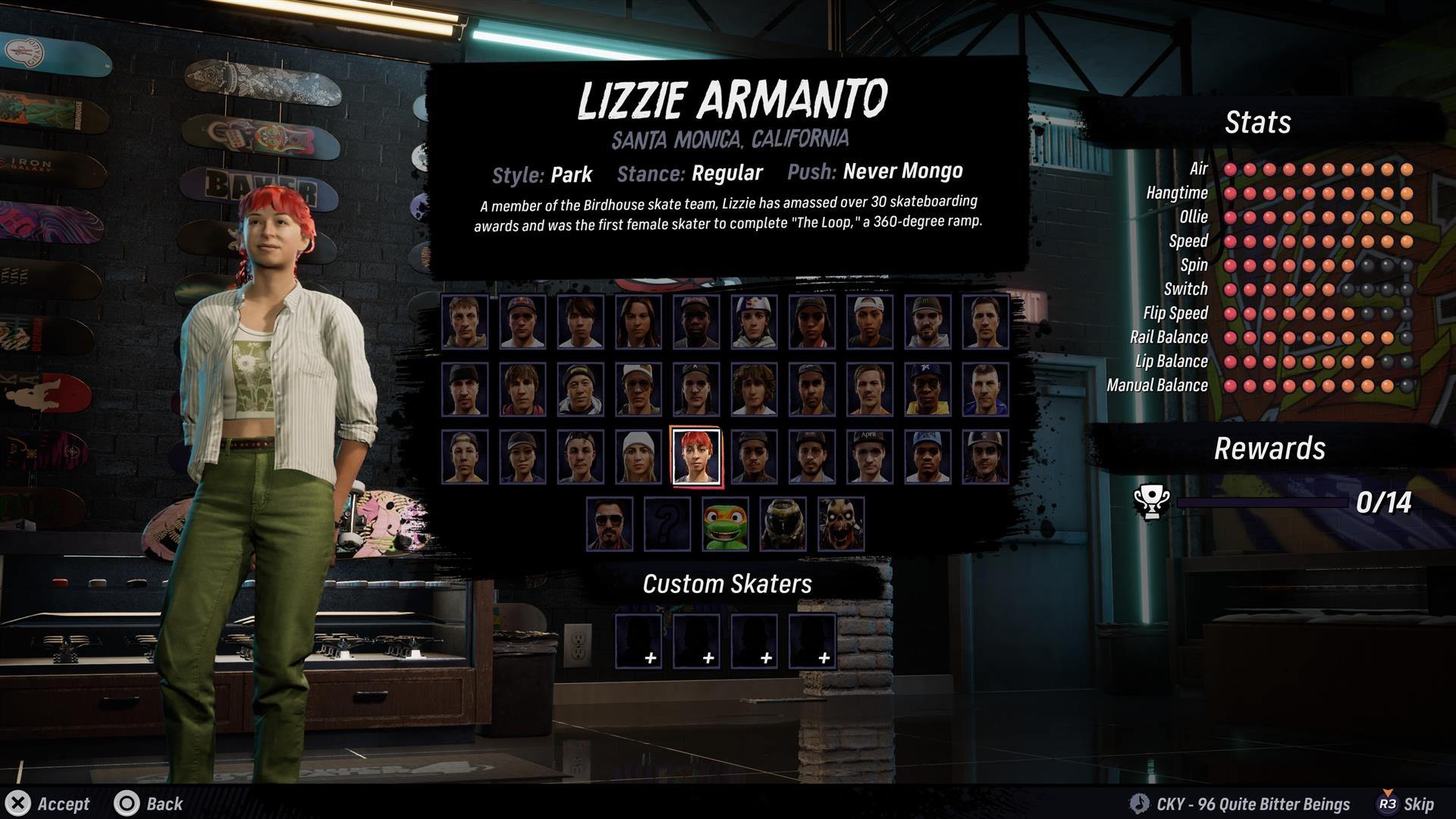
Task: Select the skater in the light blue cap
Action: coord(927,457)
